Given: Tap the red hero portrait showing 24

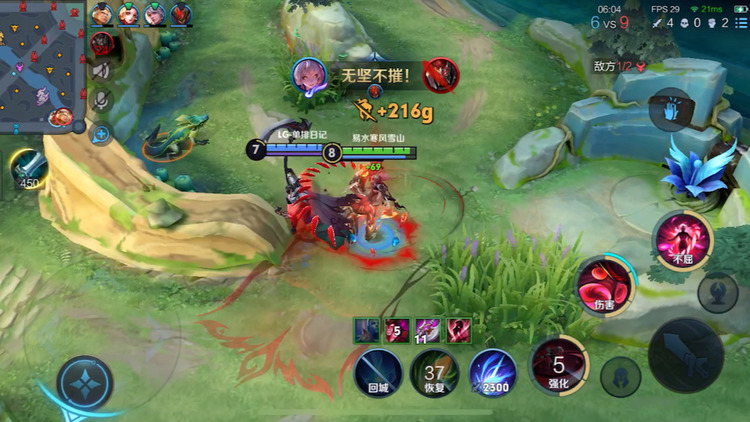Looking at the screenshot, I should (x=102, y=44).
